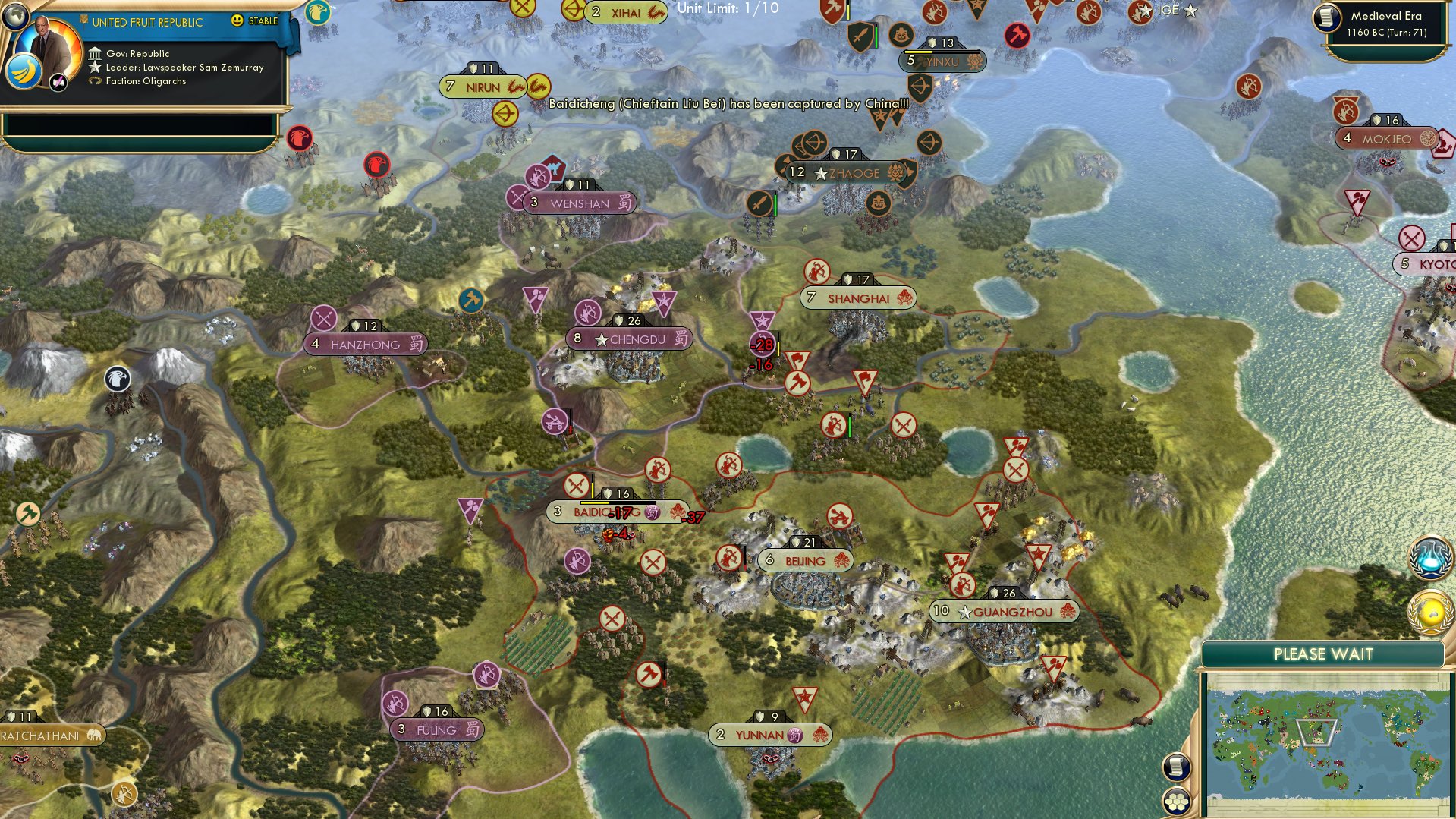Screen dimensions: 1456x819
Task: Click the teal turtle icon at the top
Action: click(x=319, y=13)
